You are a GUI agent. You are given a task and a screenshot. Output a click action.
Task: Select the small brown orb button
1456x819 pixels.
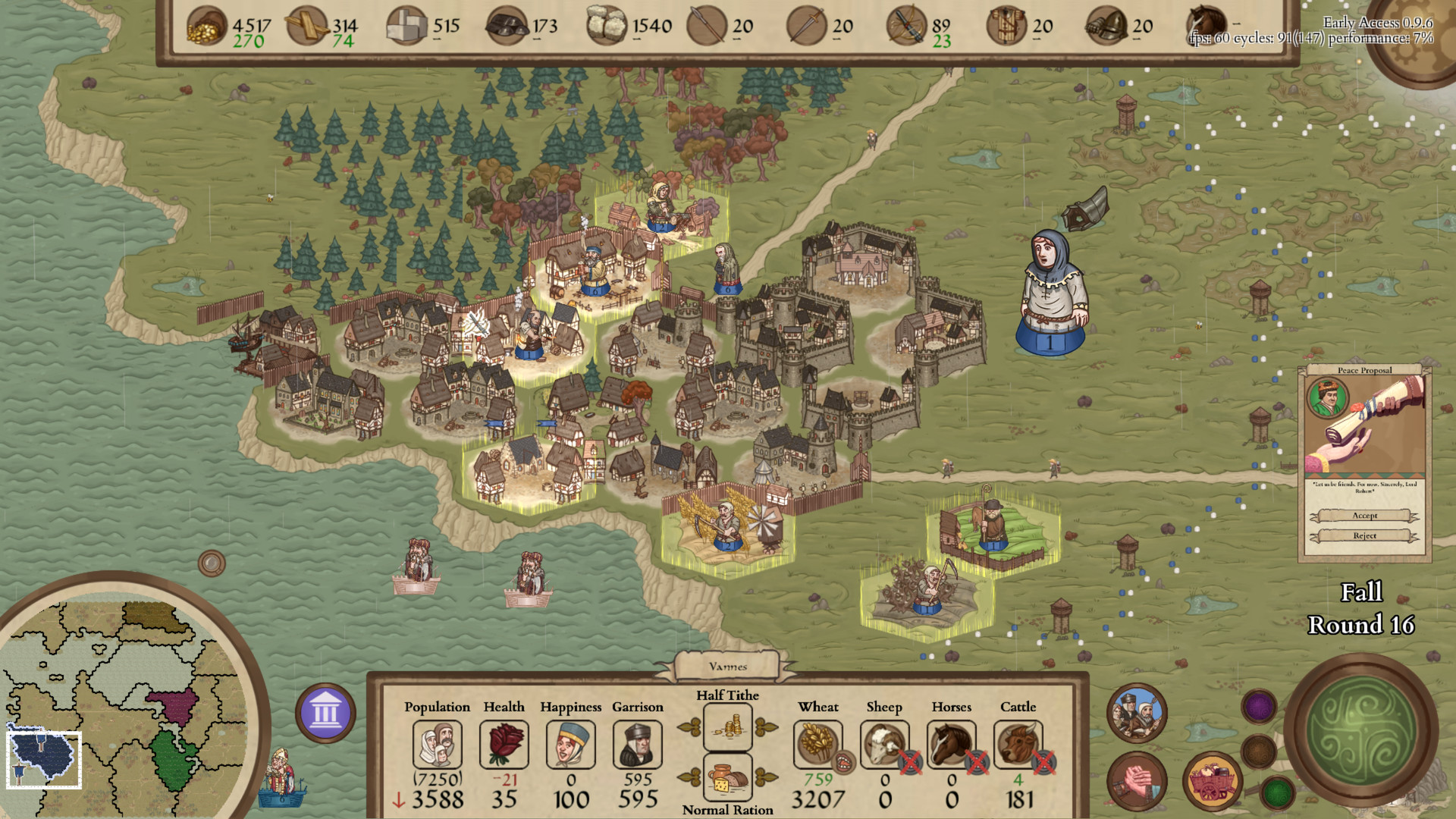point(1259,751)
